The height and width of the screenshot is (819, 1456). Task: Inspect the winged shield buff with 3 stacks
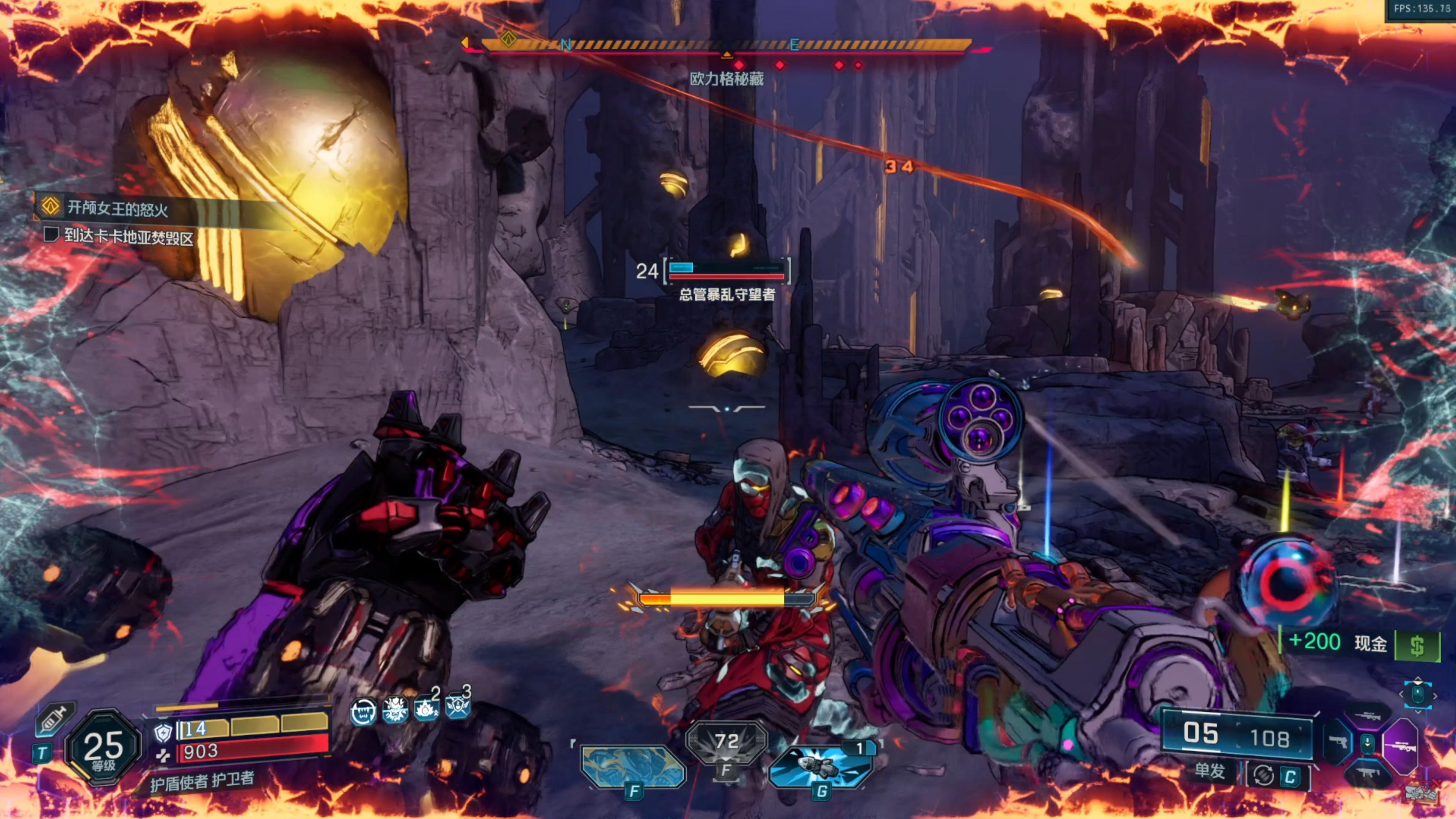457,705
